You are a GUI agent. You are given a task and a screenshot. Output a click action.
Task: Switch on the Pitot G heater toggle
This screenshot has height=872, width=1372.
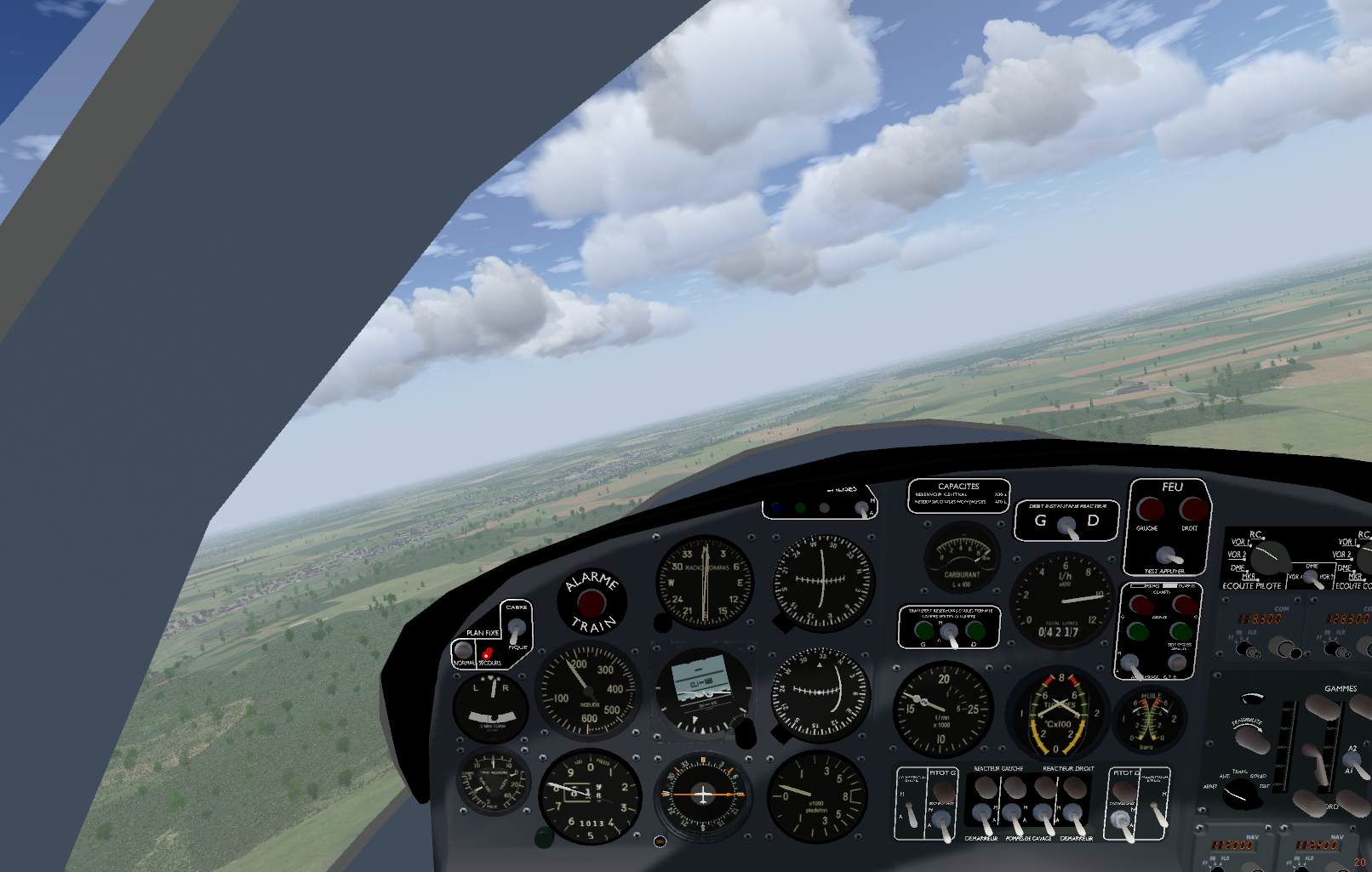point(942,820)
